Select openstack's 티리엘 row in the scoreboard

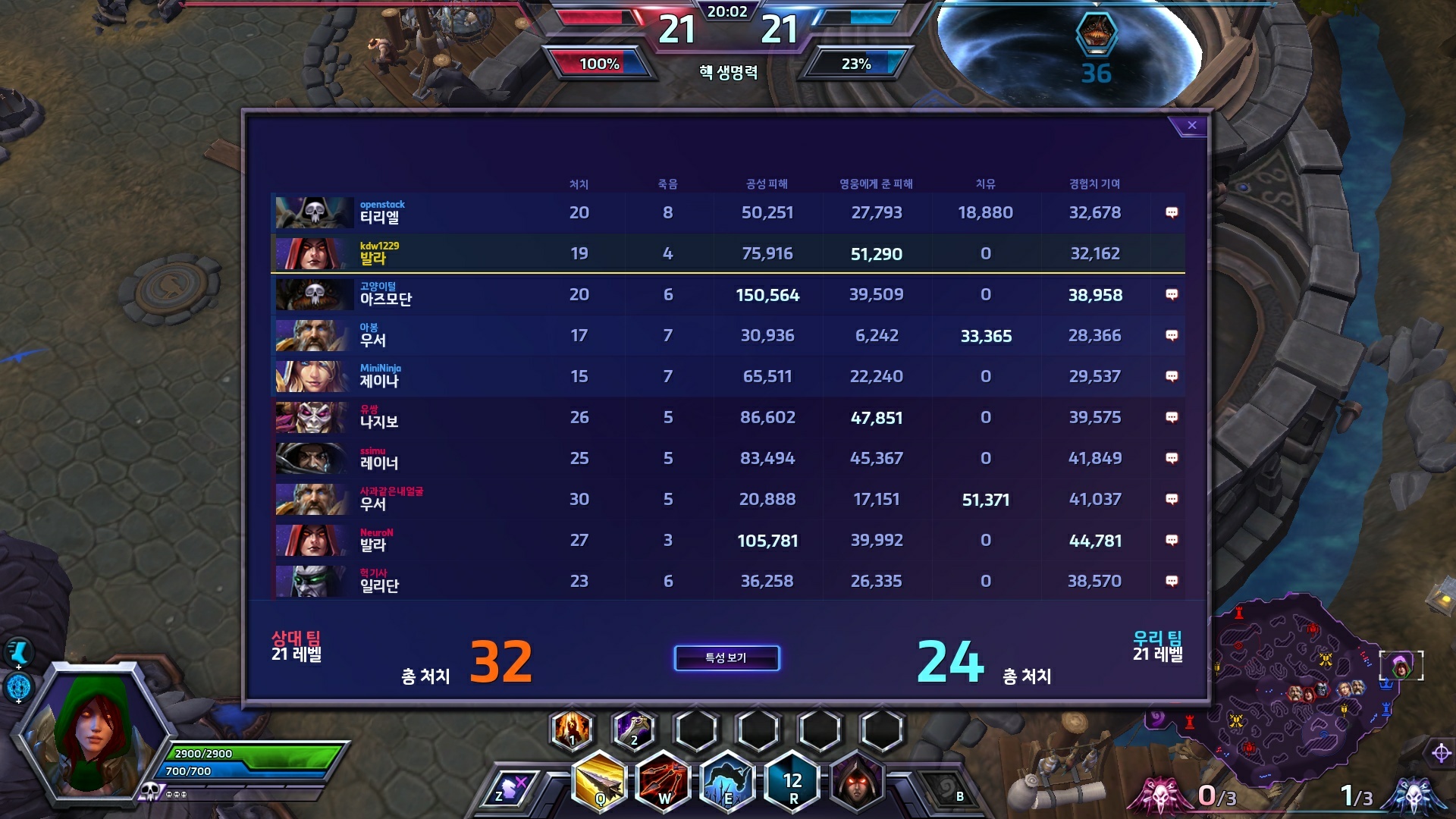(x=726, y=213)
